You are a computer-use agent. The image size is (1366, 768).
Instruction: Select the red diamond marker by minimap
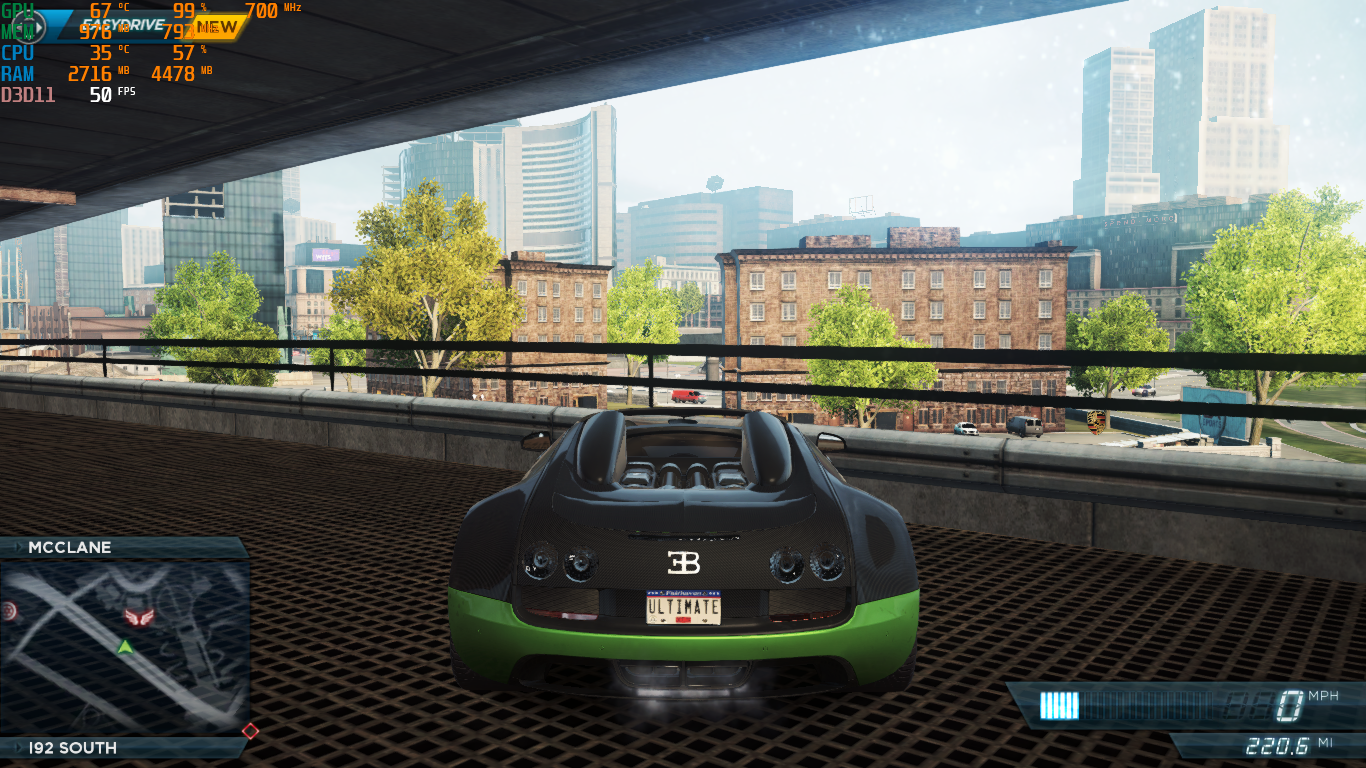pos(250,731)
